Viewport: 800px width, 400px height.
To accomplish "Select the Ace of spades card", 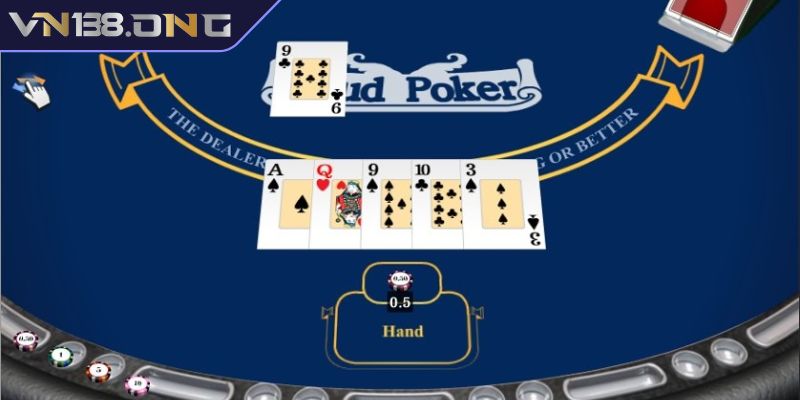I will pyautogui.click(x=285, y=205).
